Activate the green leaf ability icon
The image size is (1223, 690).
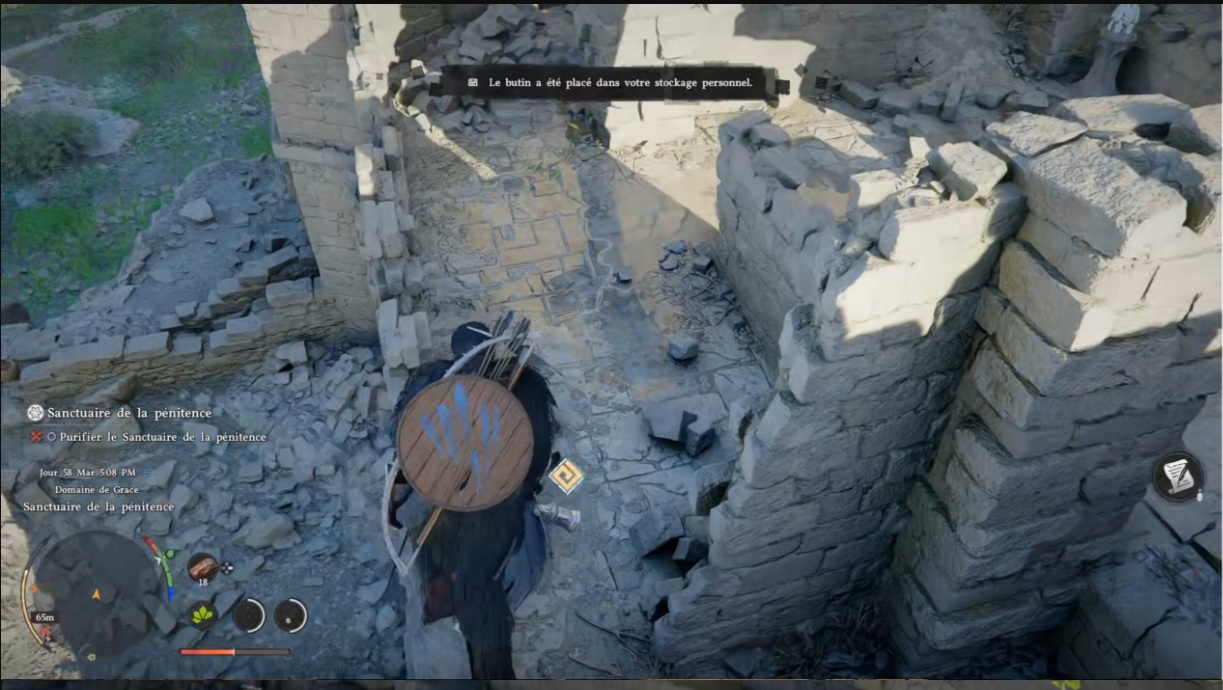(x=203, y=614)
